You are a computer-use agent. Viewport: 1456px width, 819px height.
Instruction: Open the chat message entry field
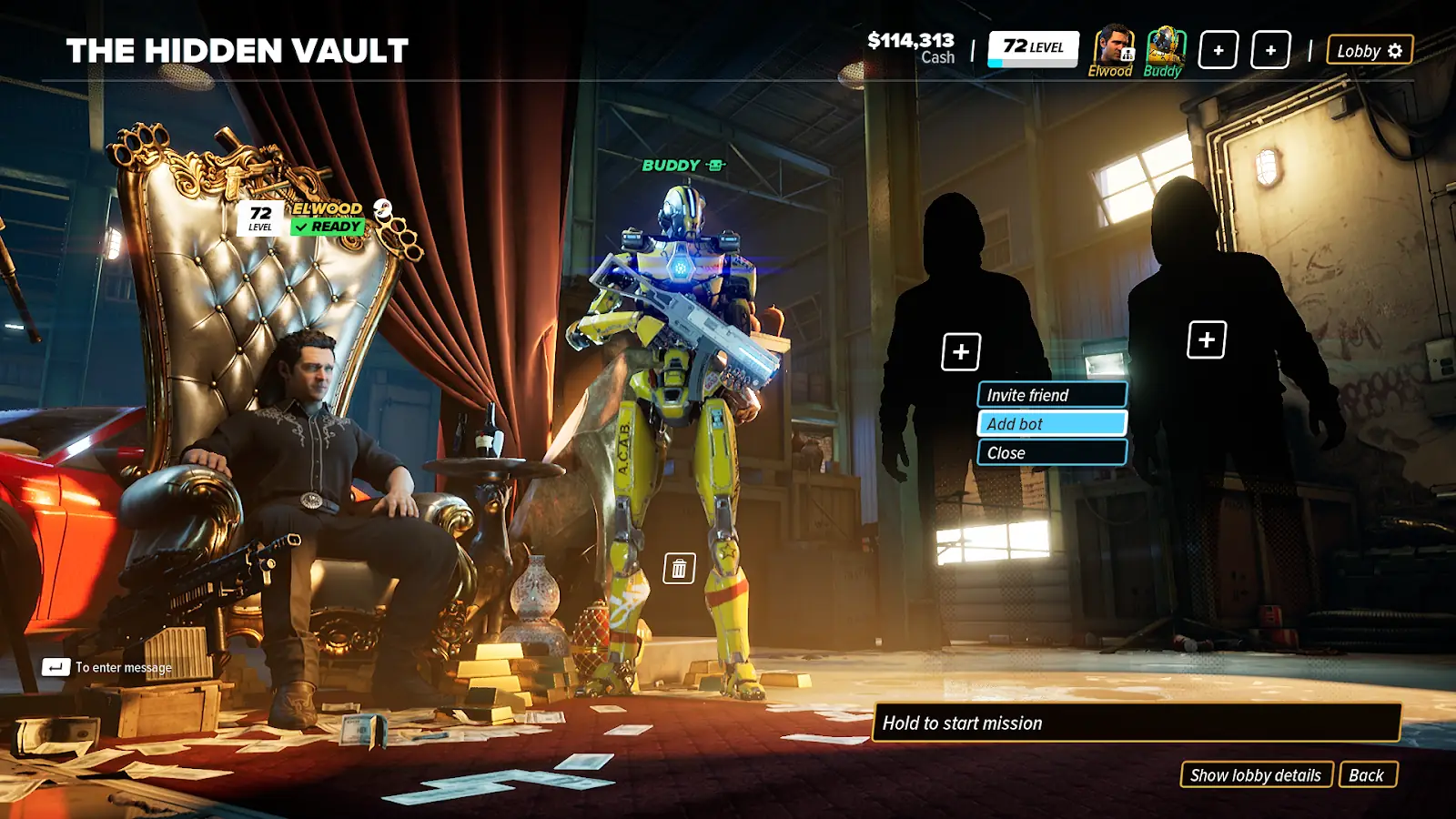point(109,668)
